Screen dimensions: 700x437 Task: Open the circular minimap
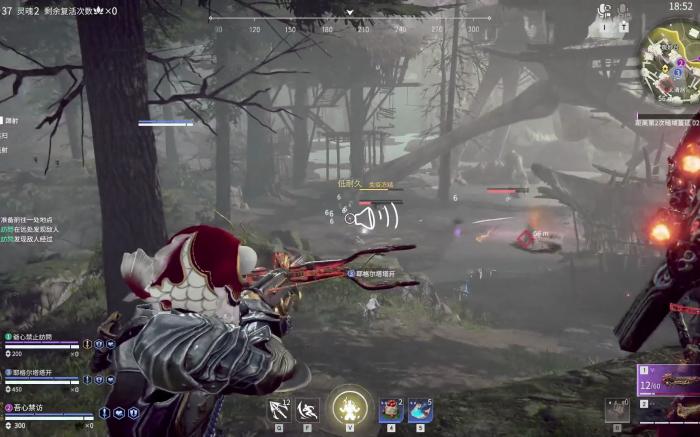point(668,58)
